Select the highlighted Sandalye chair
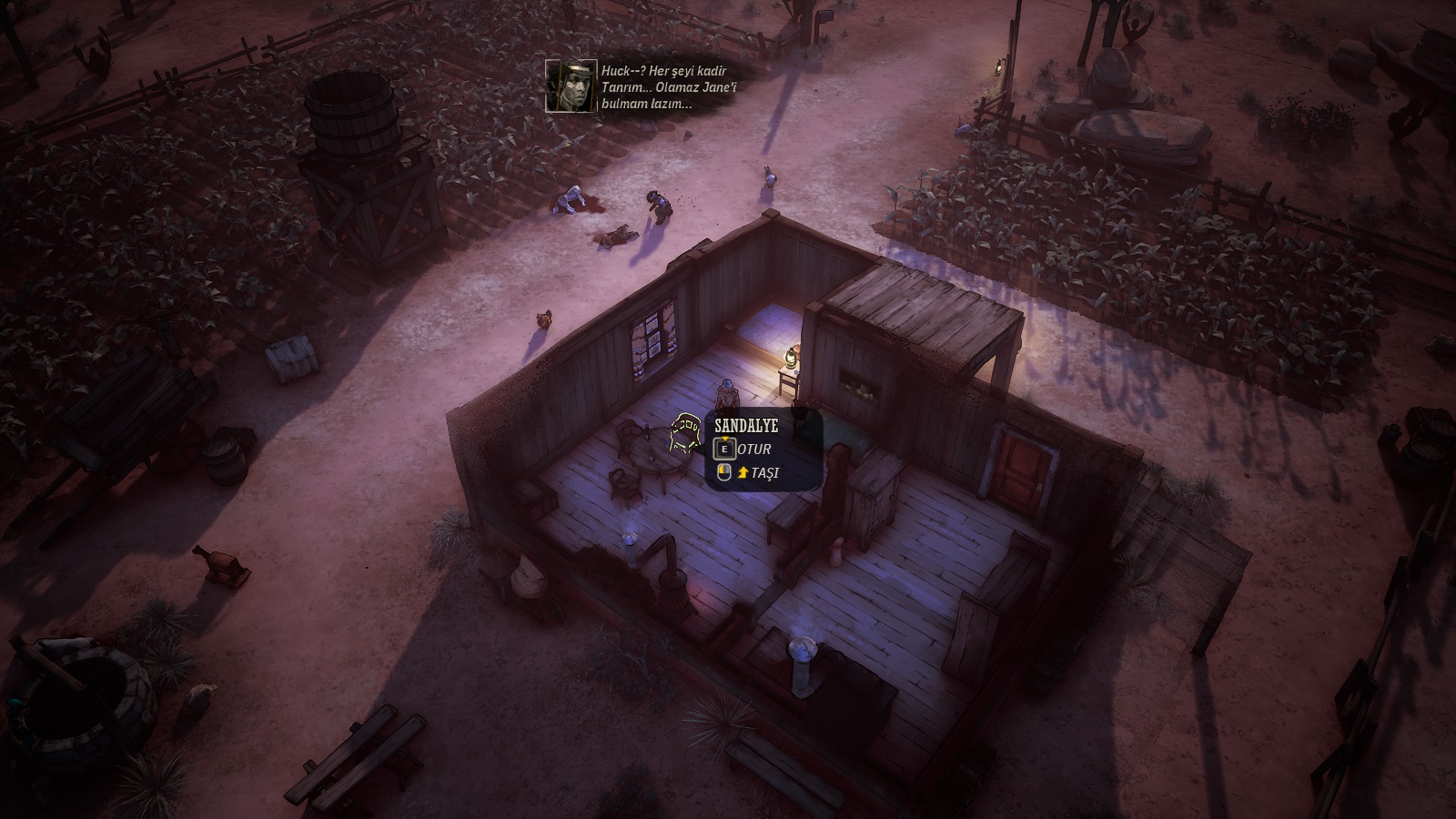The image size is (1456, 819). click(x=683, y=434)
